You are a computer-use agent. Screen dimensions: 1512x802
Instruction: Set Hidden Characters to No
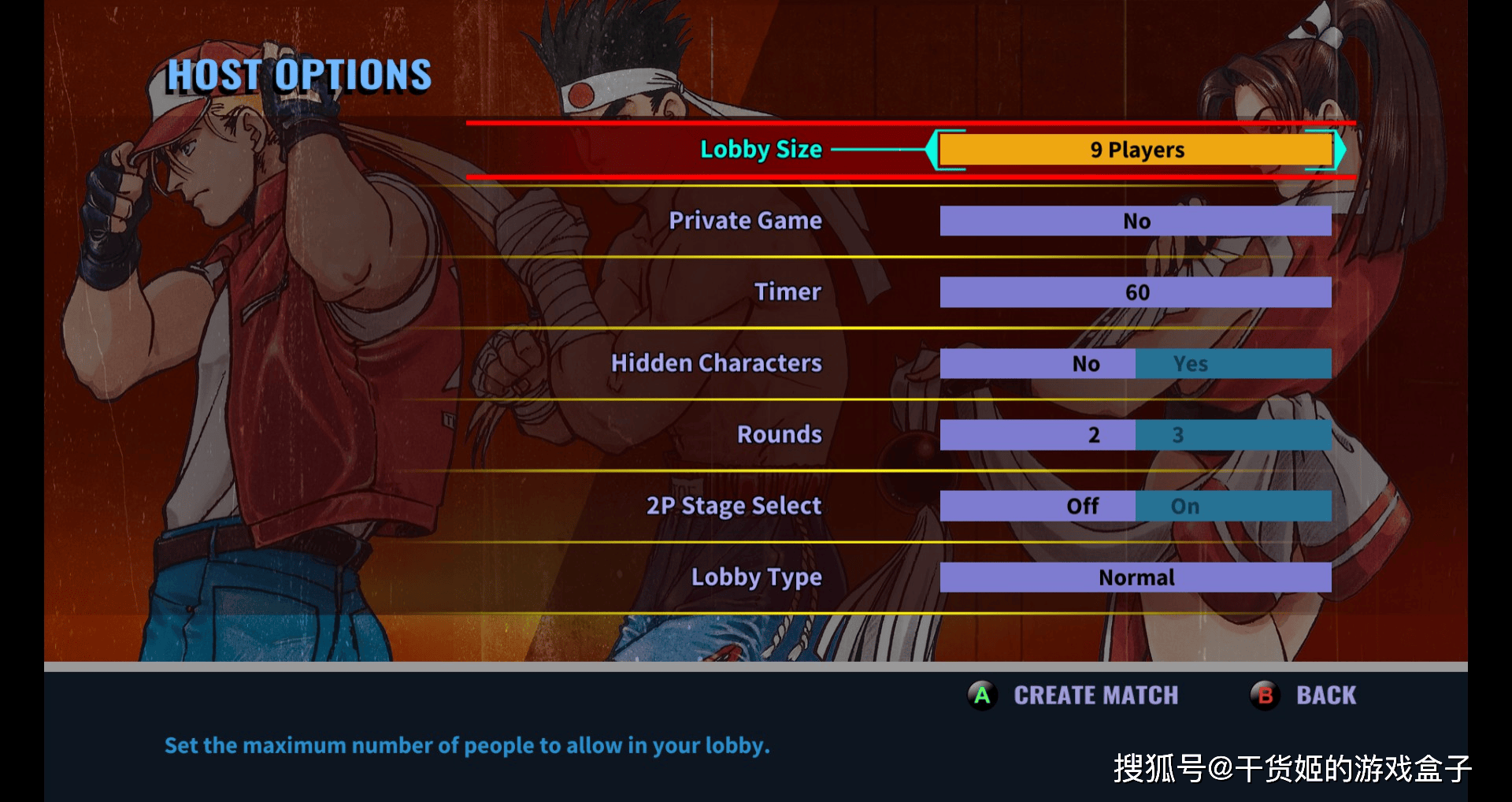[1038, 364]
